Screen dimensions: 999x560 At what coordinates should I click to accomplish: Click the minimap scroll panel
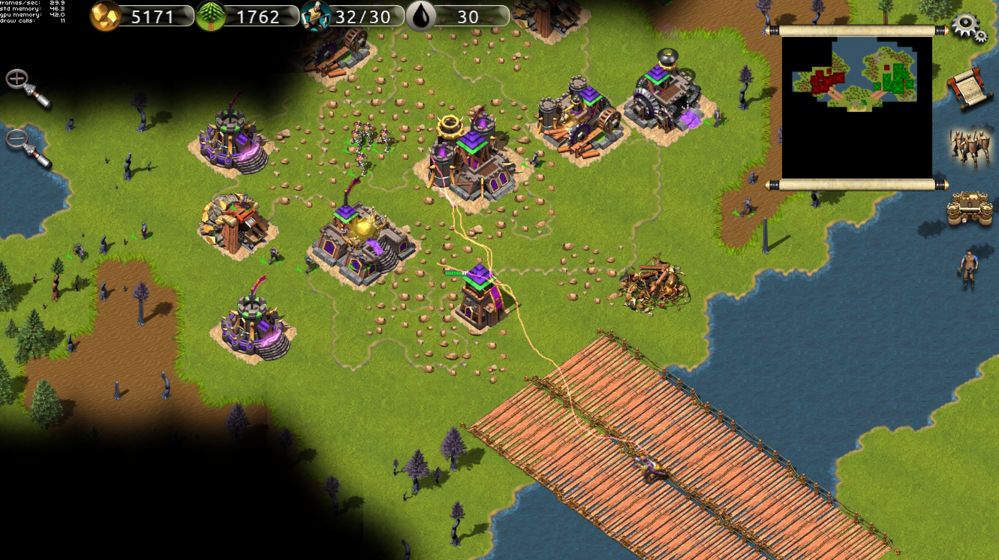pyautogui.click(x=856, y=107)
